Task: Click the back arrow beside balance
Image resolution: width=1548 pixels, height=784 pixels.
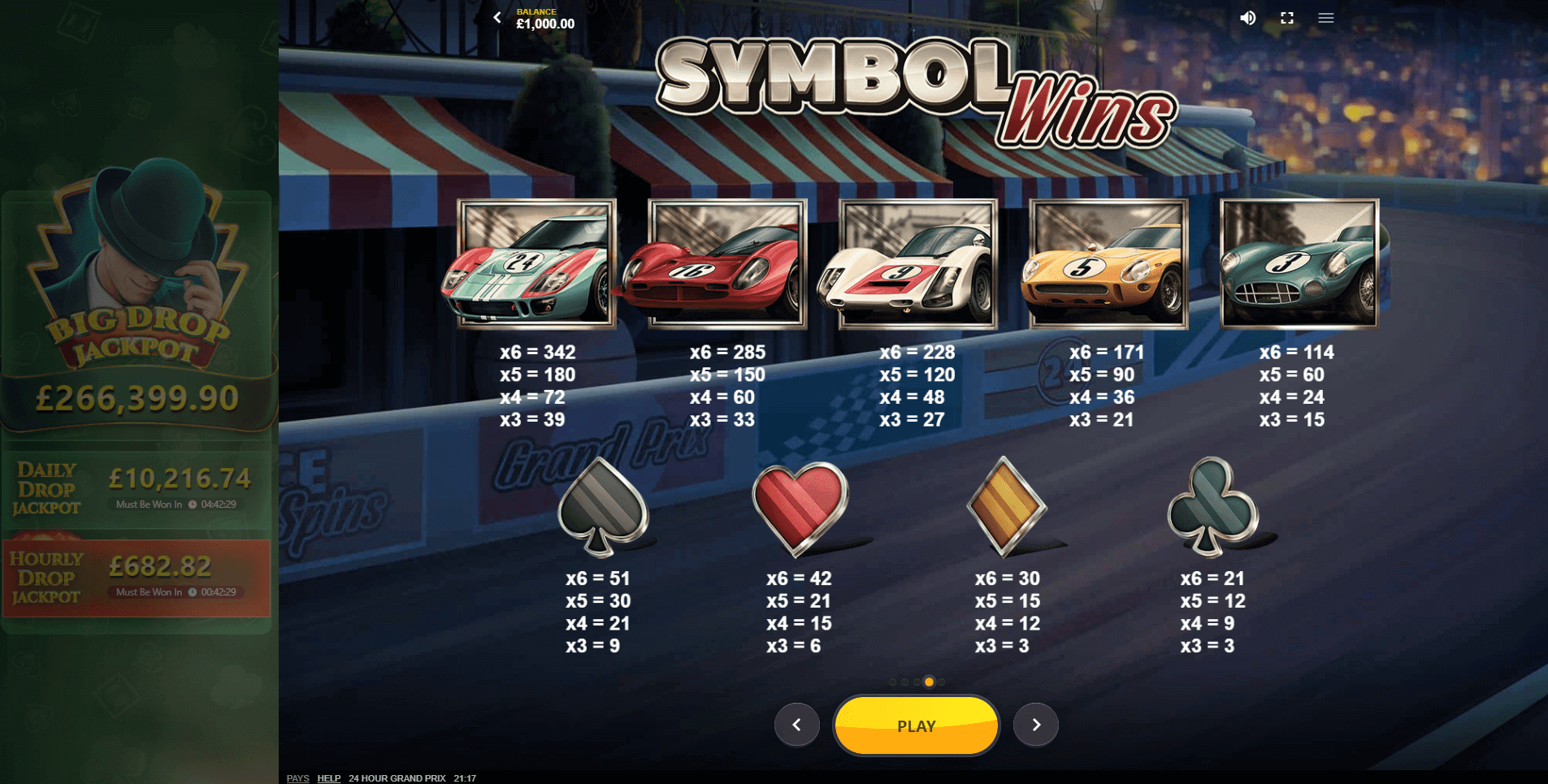Action: 497,18
